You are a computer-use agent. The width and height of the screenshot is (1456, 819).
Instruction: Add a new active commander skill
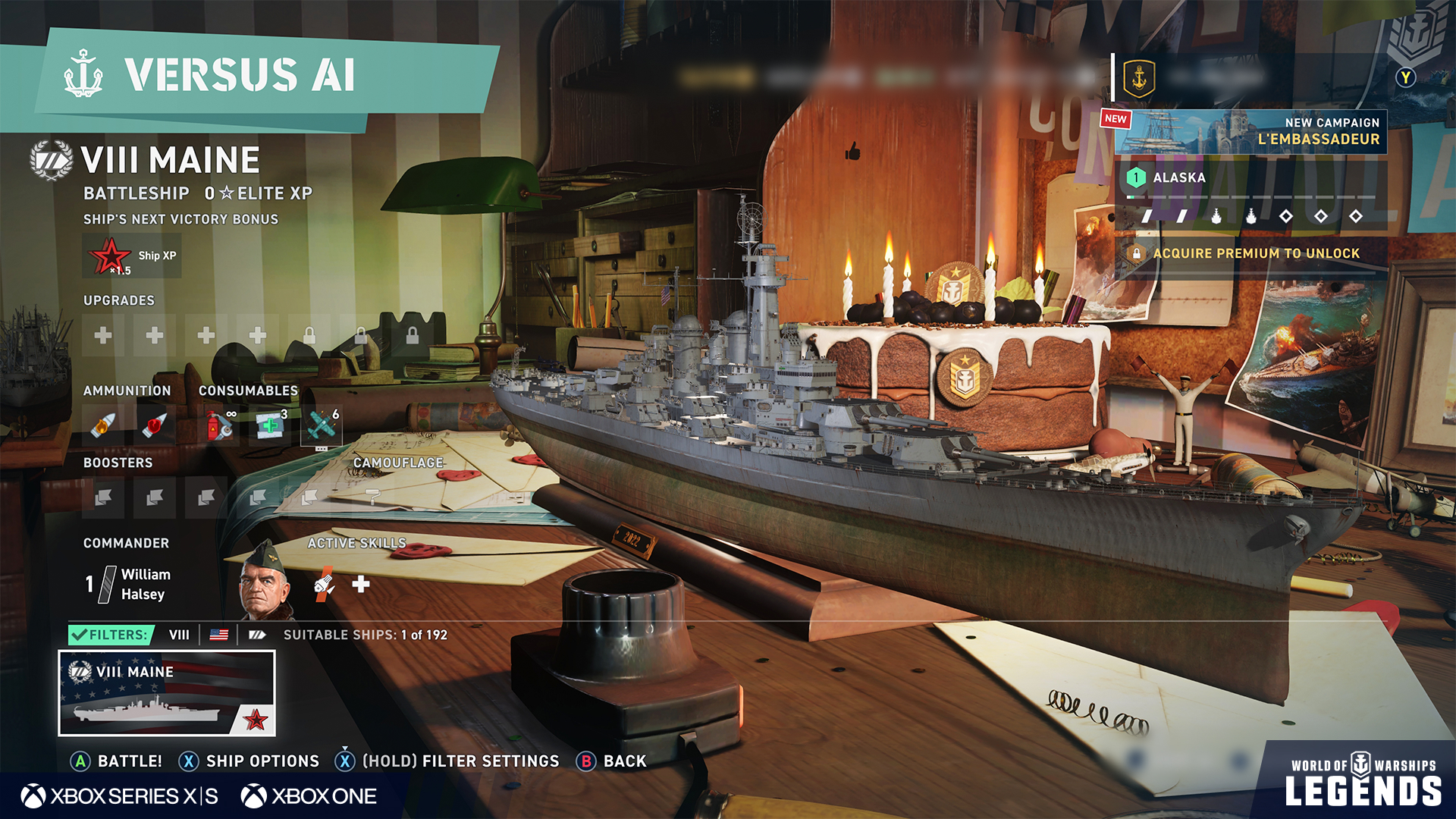(x=361, y=584)
